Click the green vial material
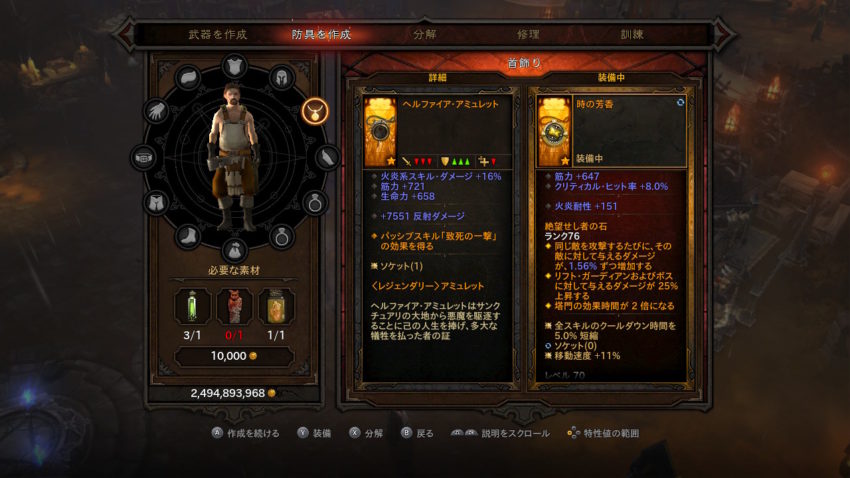 [x=190, y=308]
